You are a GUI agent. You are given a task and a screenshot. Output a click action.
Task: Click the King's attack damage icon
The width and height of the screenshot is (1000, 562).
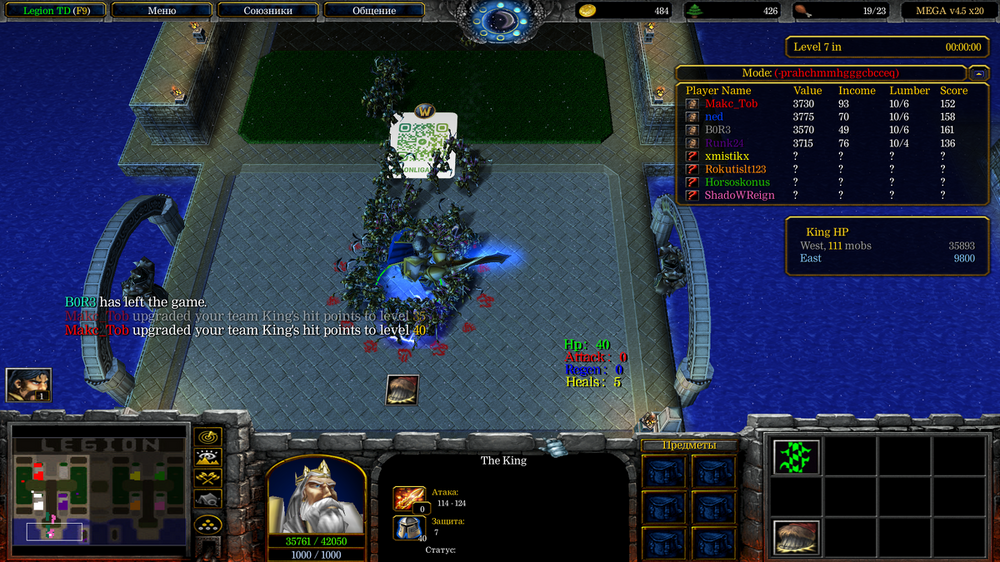(410, 498)
